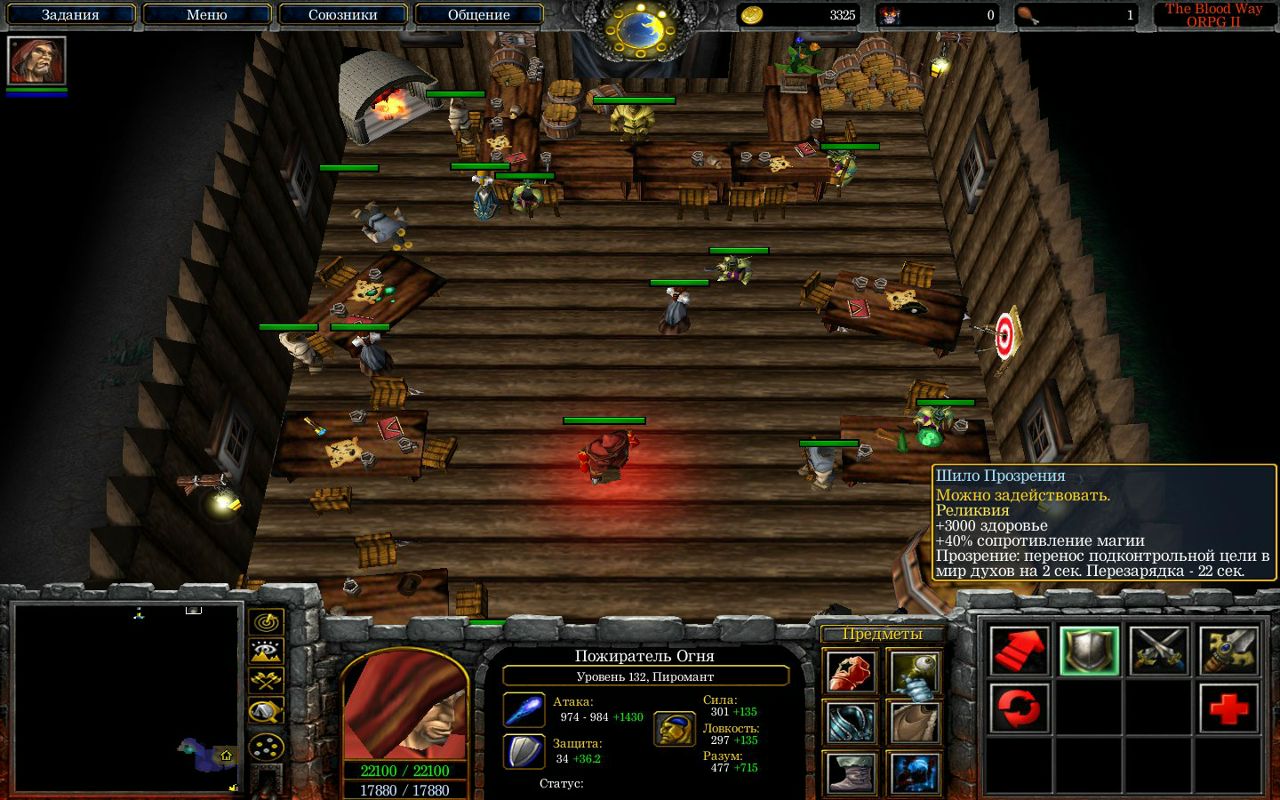Toggle creep camp display on minimap
This screenshot has height=800, width=1280.
click(x=266, y=712)
